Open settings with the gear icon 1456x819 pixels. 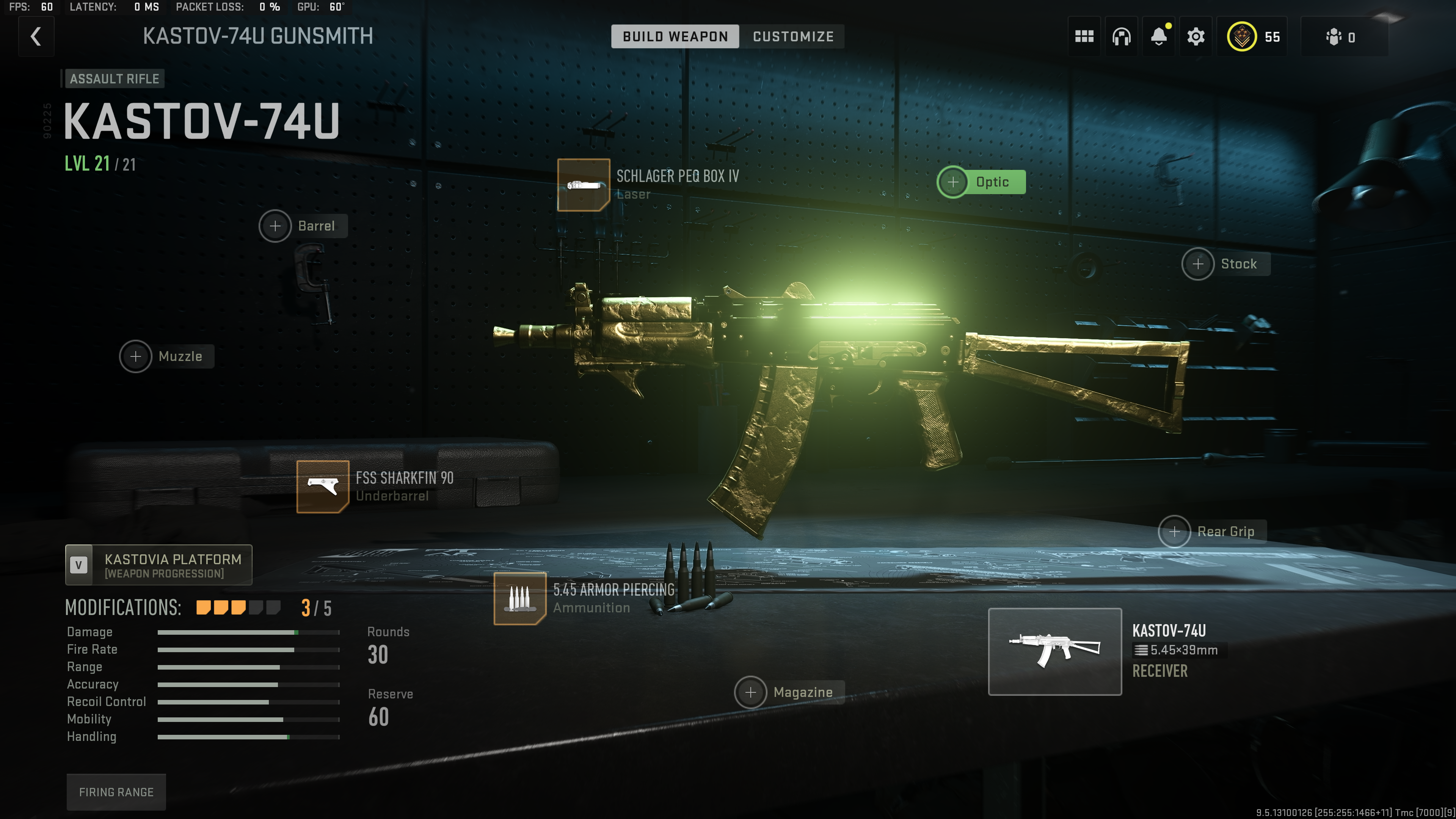point(1196,37)
